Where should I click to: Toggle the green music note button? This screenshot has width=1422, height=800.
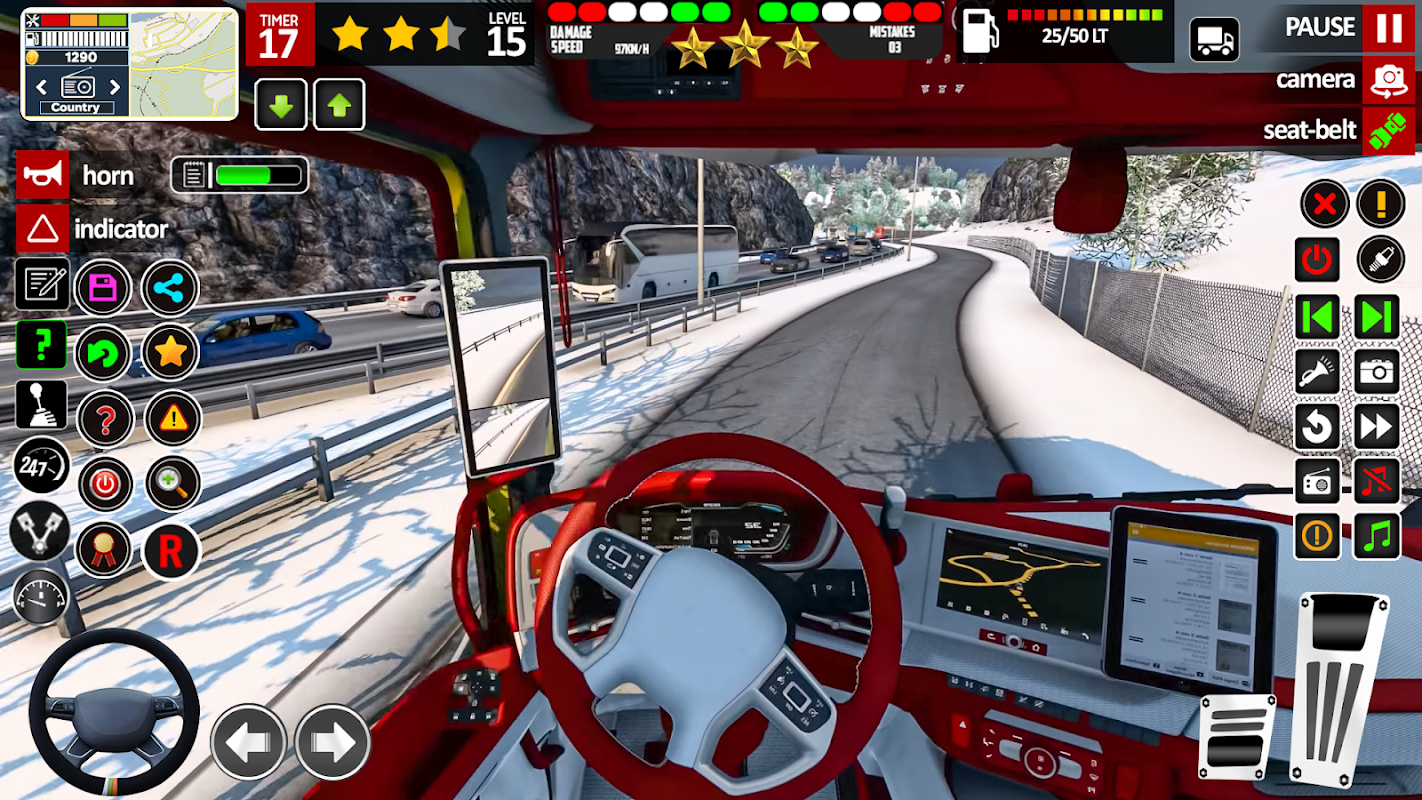pos(1377,537)
